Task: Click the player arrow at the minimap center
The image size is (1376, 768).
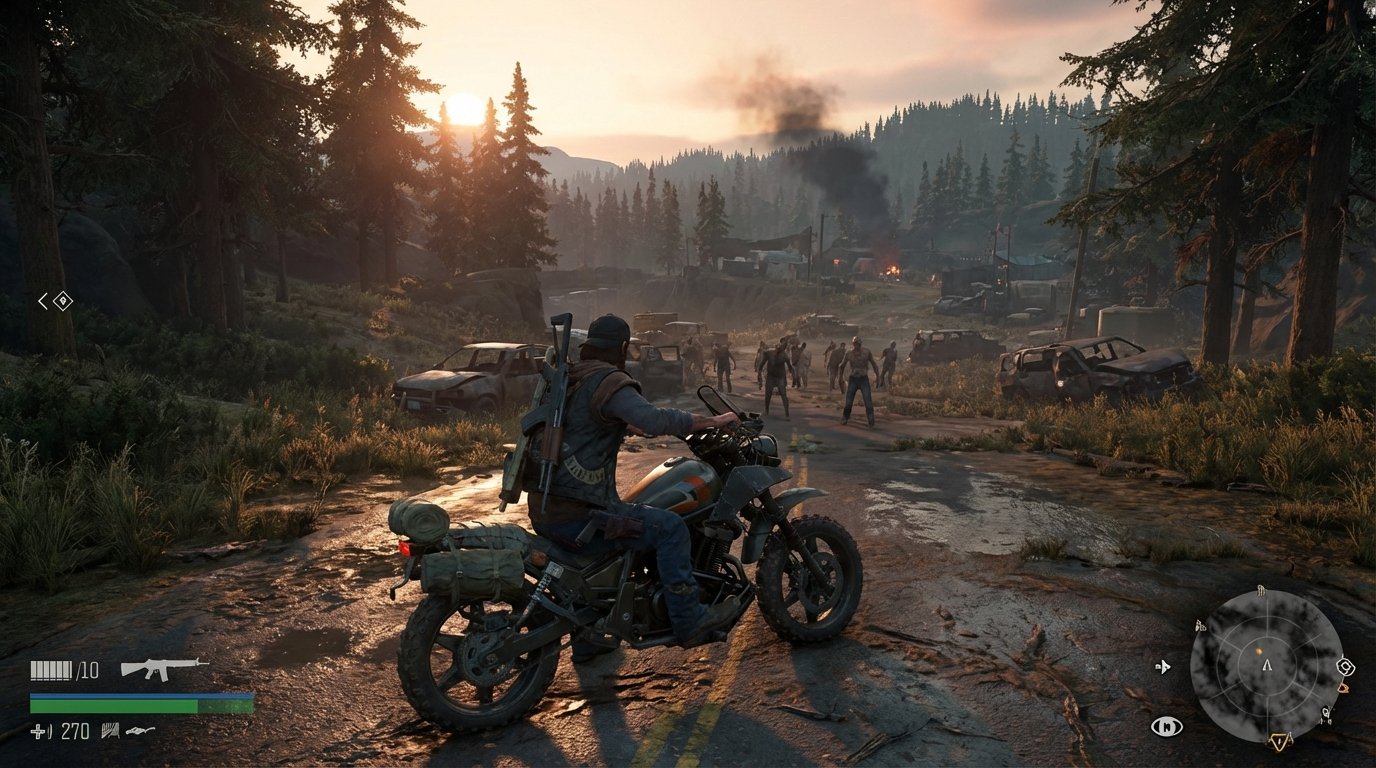Action: (1267, 665)
